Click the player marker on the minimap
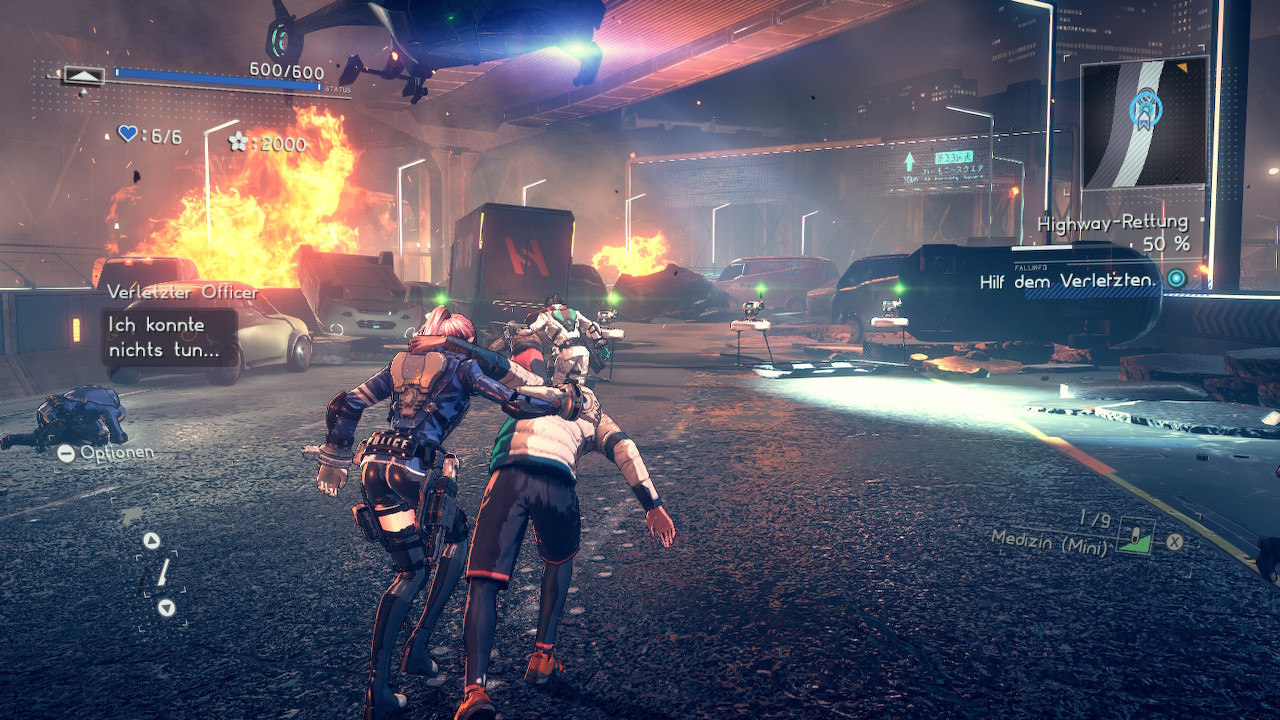Viewport: 1280px width, 720px height. point(1140,109)
